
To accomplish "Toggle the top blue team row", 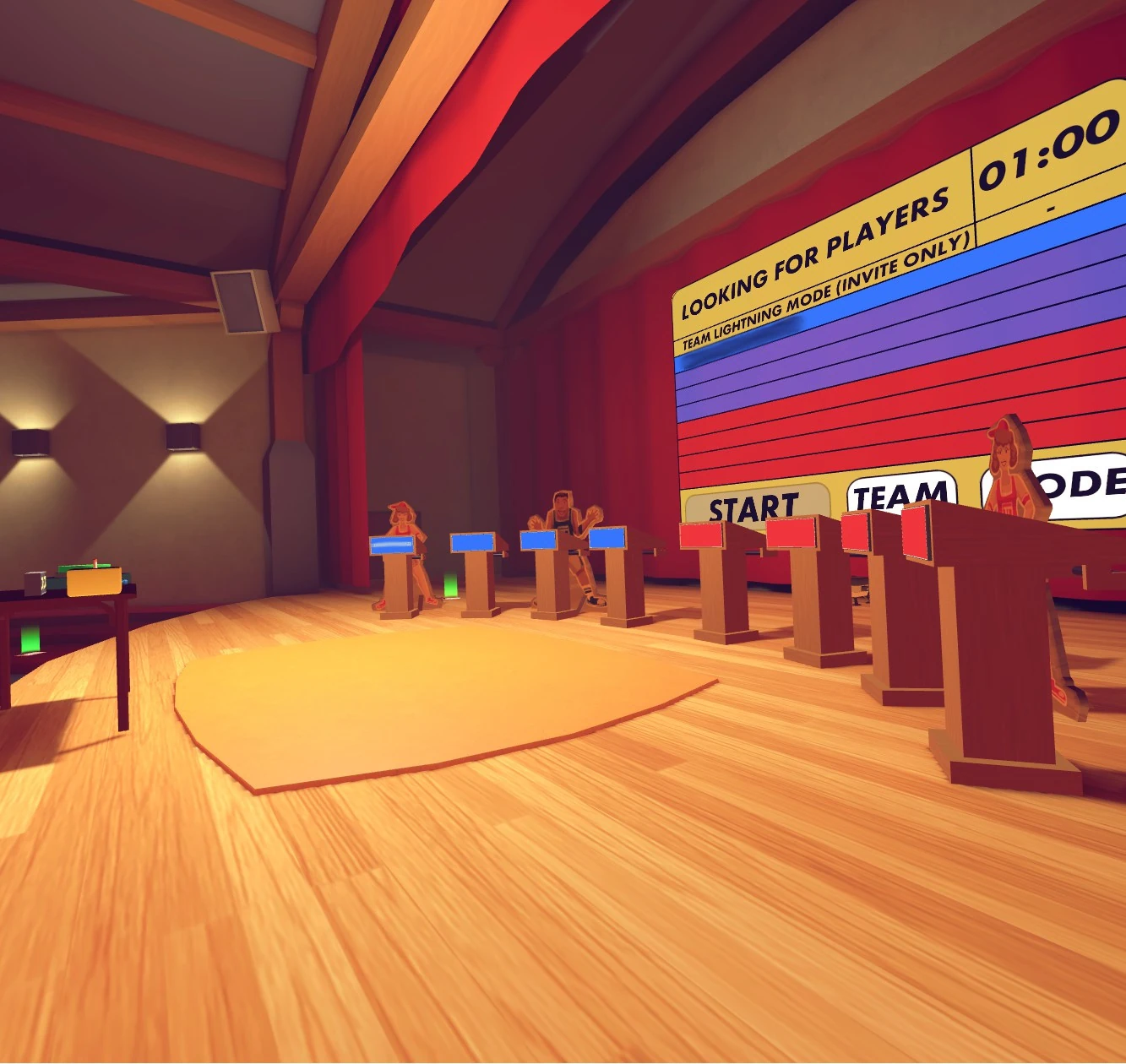I will [x=1014, y=249].
